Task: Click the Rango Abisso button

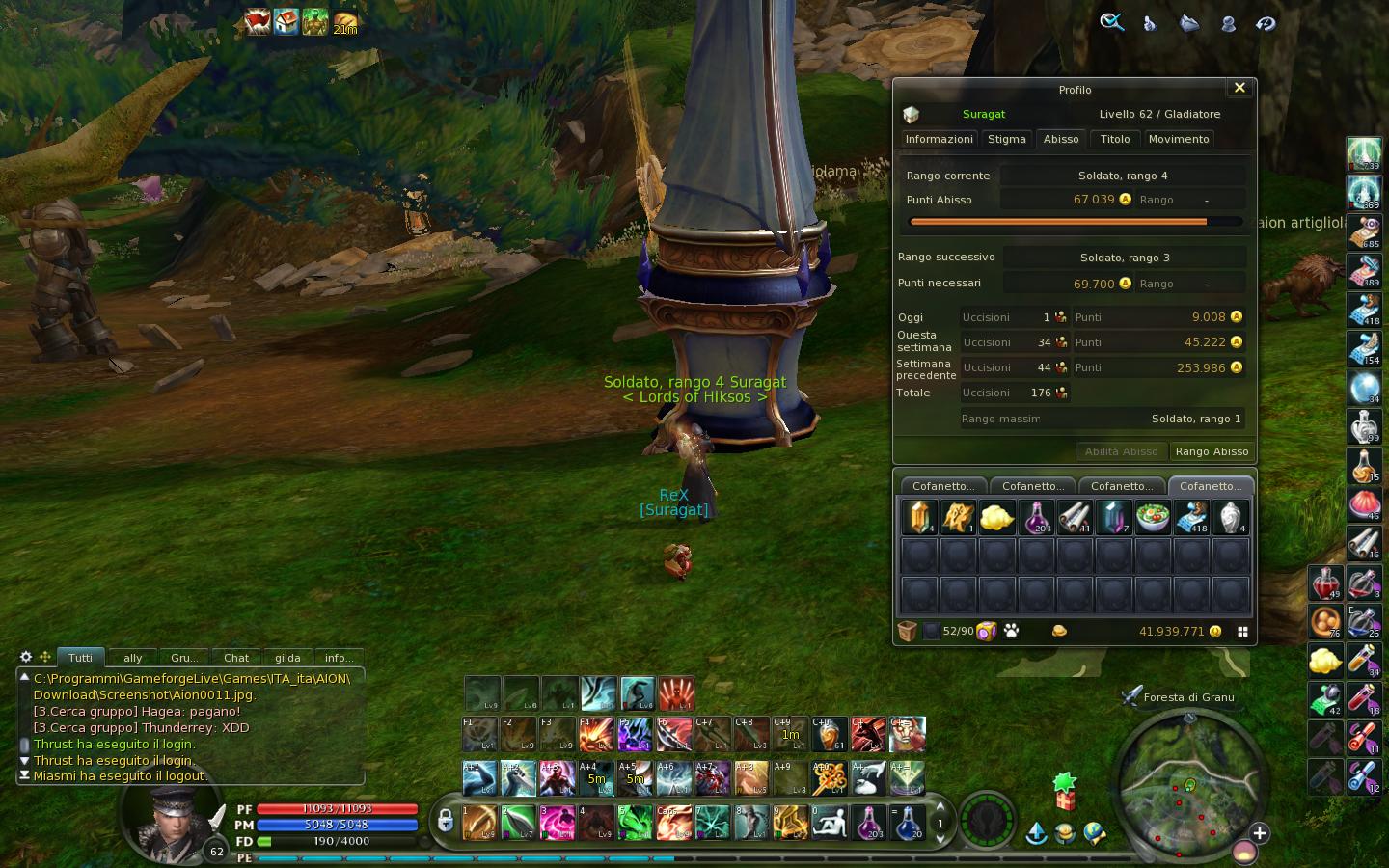Action: point(1212,451)
